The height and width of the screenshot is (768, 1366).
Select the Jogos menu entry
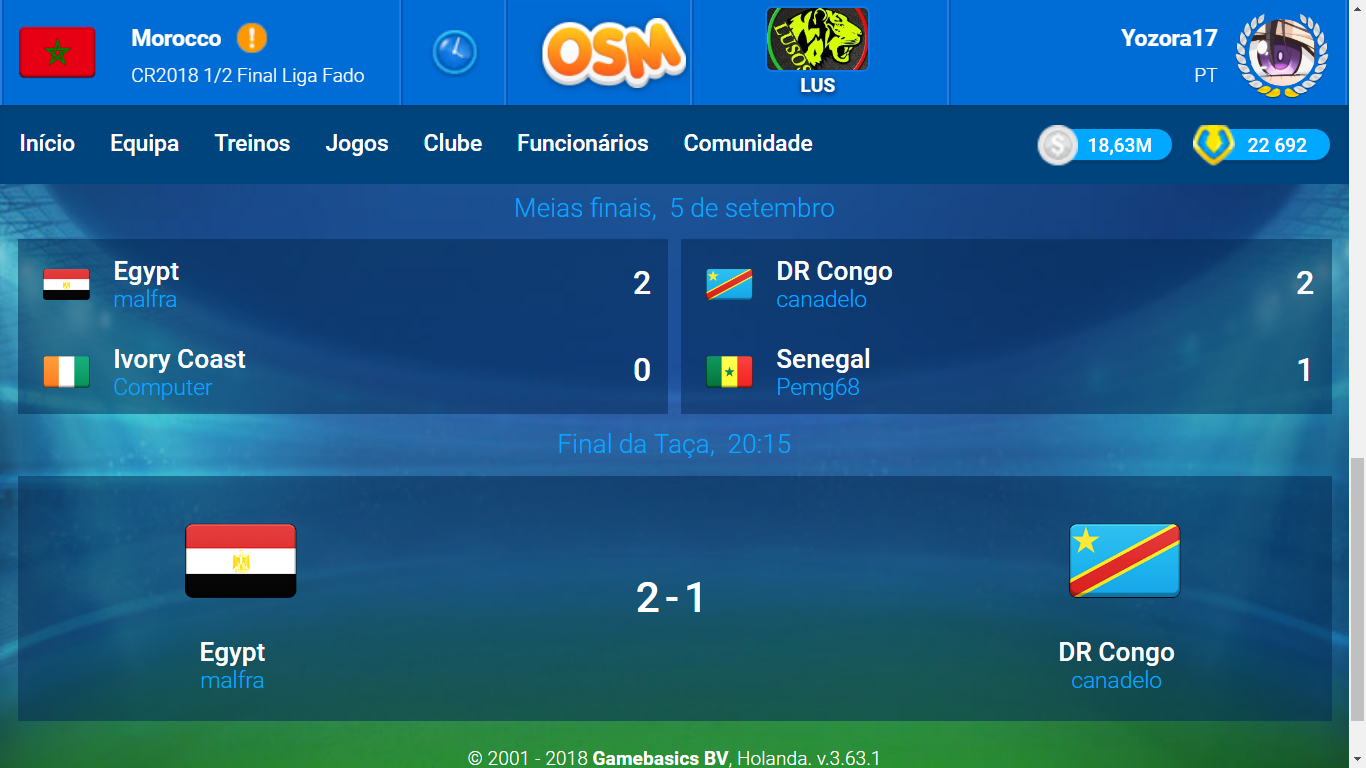point(357,144)
